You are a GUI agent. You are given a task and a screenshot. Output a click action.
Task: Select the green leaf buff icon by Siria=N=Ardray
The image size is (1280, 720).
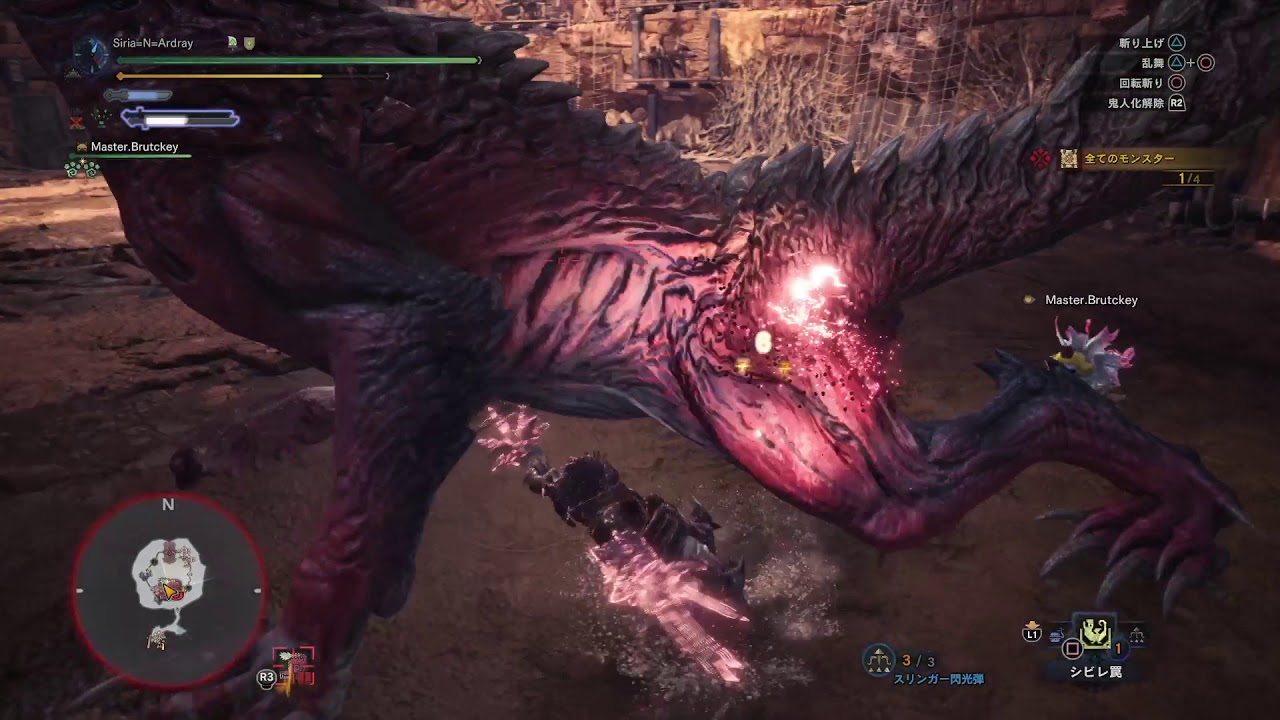[x=233, y=43]
